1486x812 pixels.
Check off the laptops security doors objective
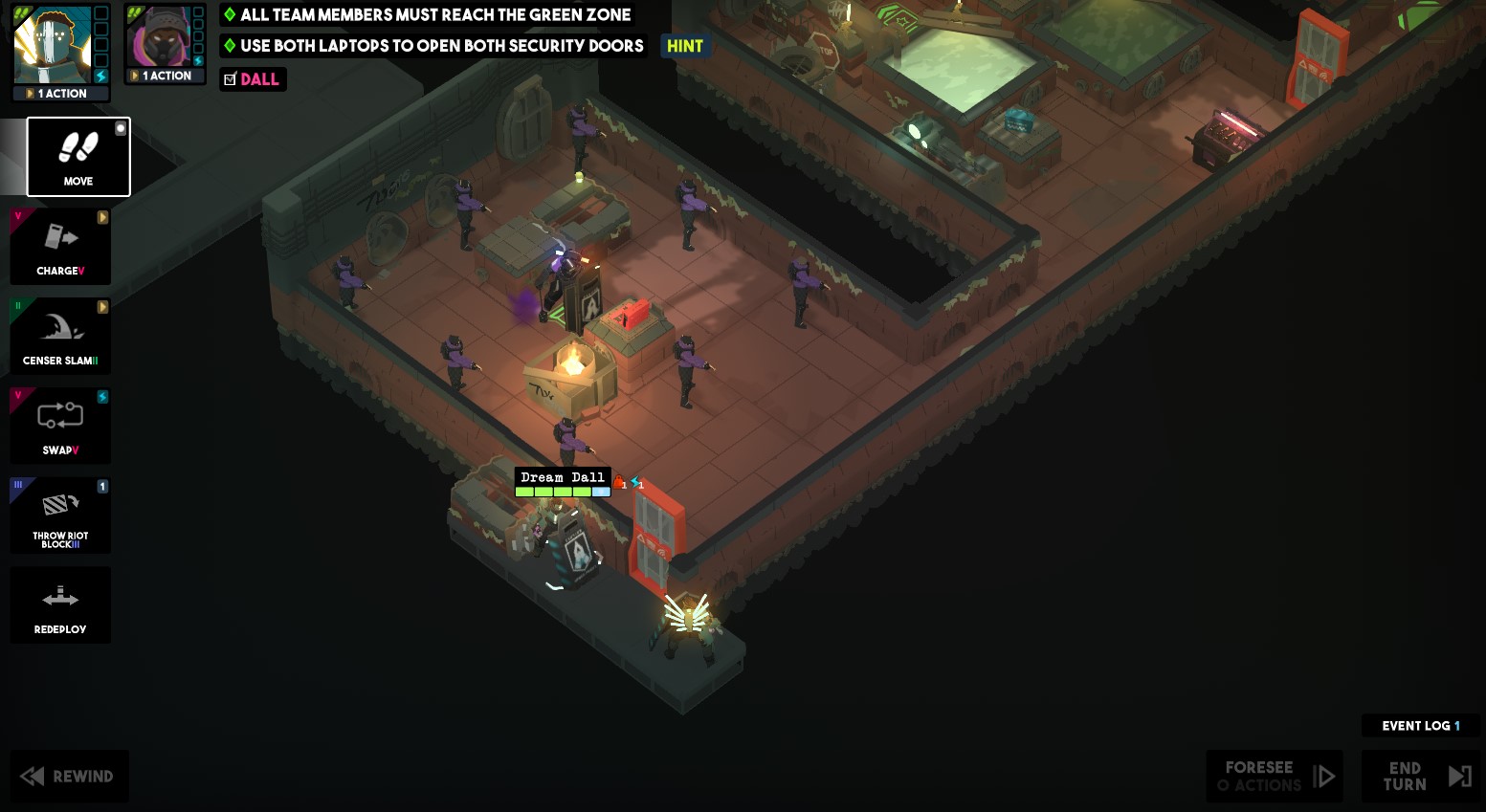[x=229, y=46]
